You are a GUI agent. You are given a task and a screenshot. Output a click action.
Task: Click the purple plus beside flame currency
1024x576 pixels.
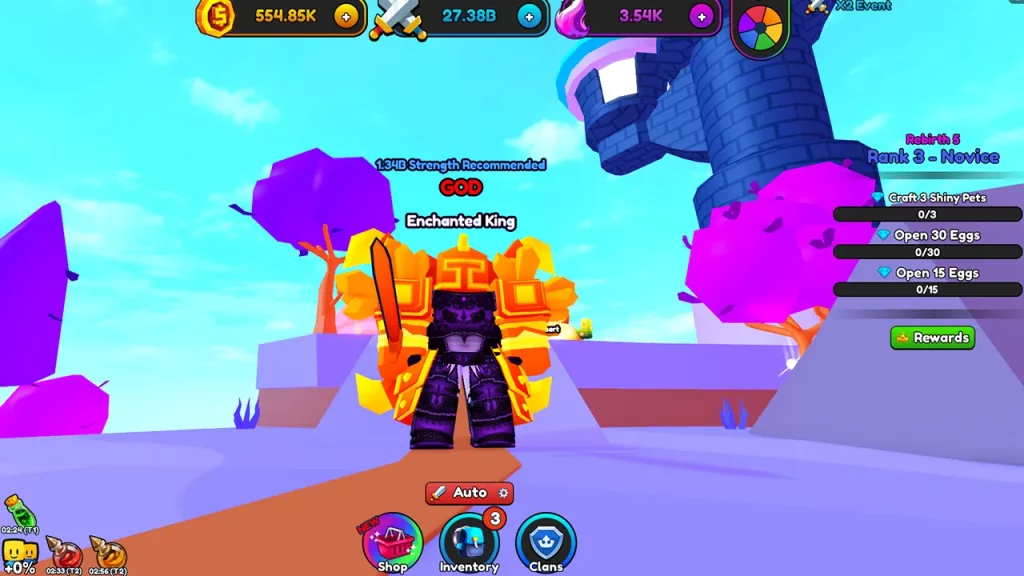pyautogui.click(x=702, y=16)
